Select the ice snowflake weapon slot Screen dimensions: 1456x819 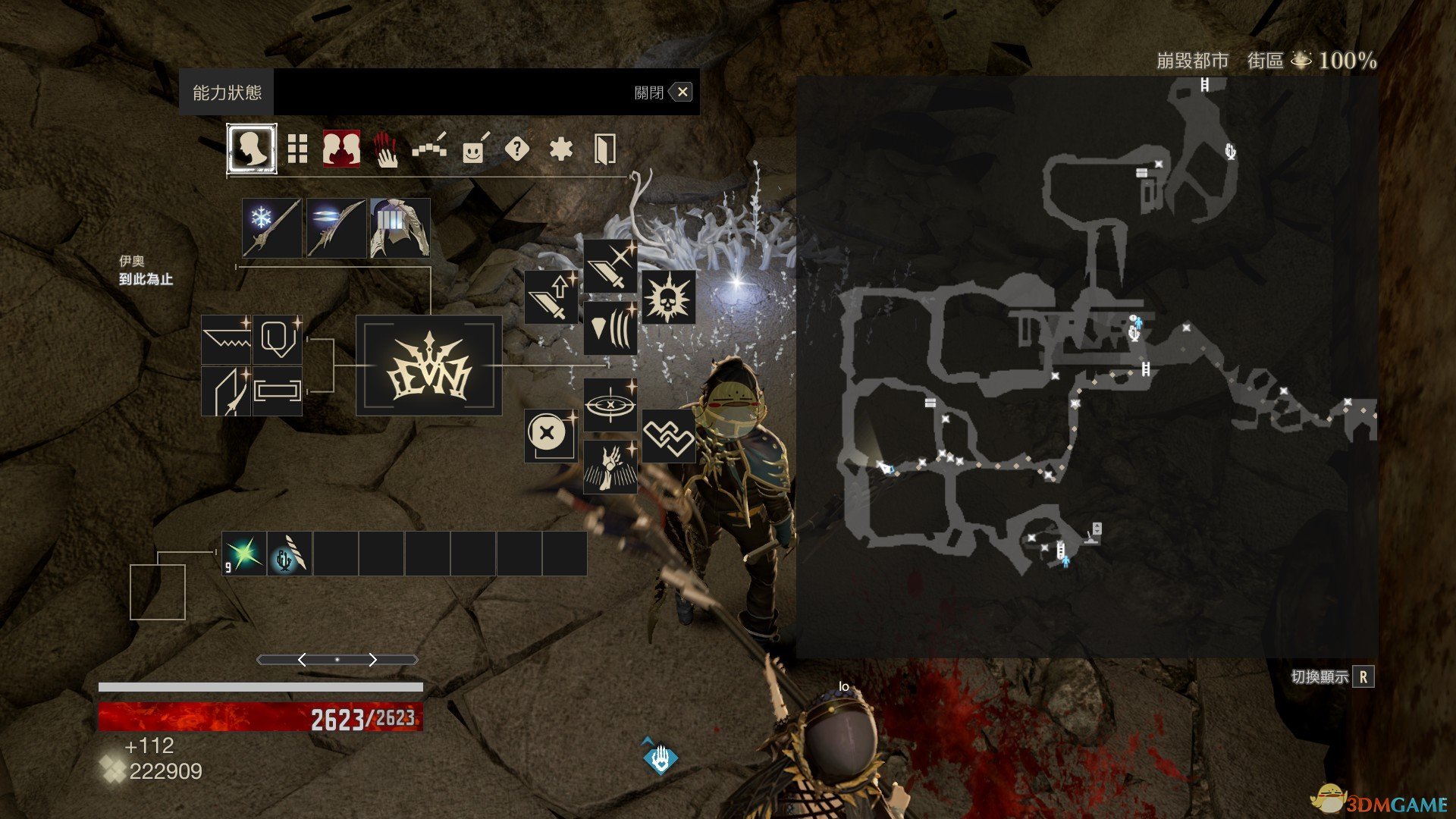click(x=271, y=228)
